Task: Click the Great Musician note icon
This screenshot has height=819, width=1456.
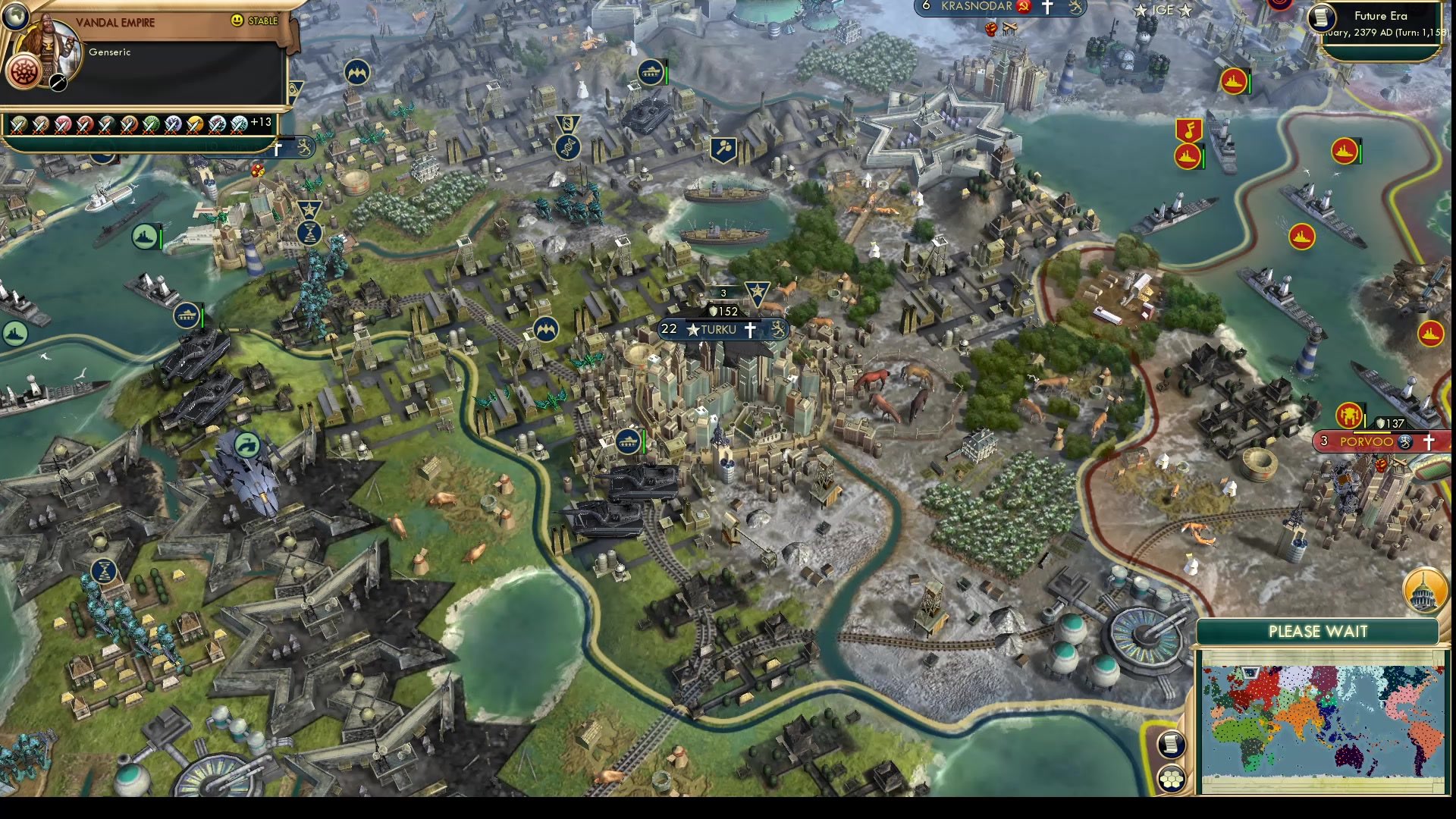Action: 1191,130
